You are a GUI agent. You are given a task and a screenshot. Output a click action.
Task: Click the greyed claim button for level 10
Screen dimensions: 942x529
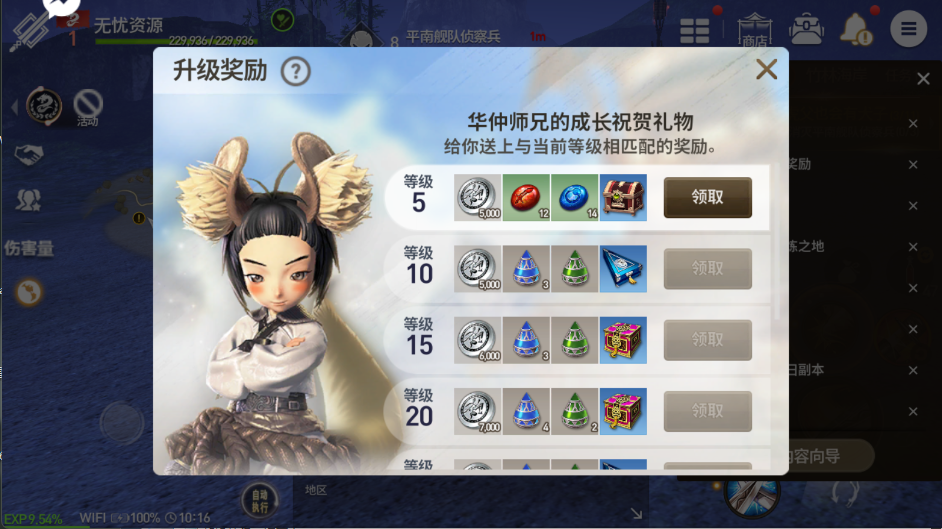[x=707, y=269]
